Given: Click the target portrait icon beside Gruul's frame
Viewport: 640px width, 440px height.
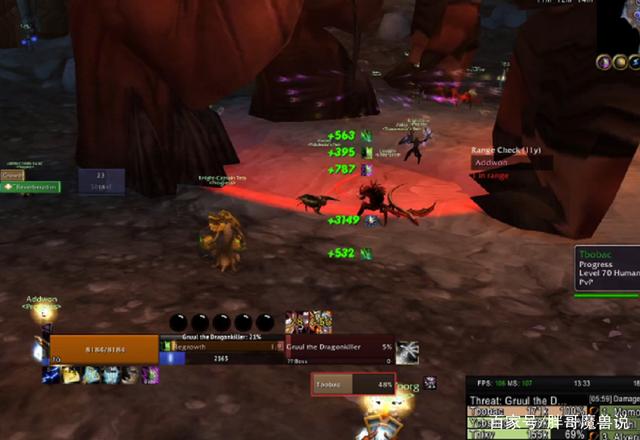Looking at the screenshot, I should pyautogui.click(x=407, y=352).
